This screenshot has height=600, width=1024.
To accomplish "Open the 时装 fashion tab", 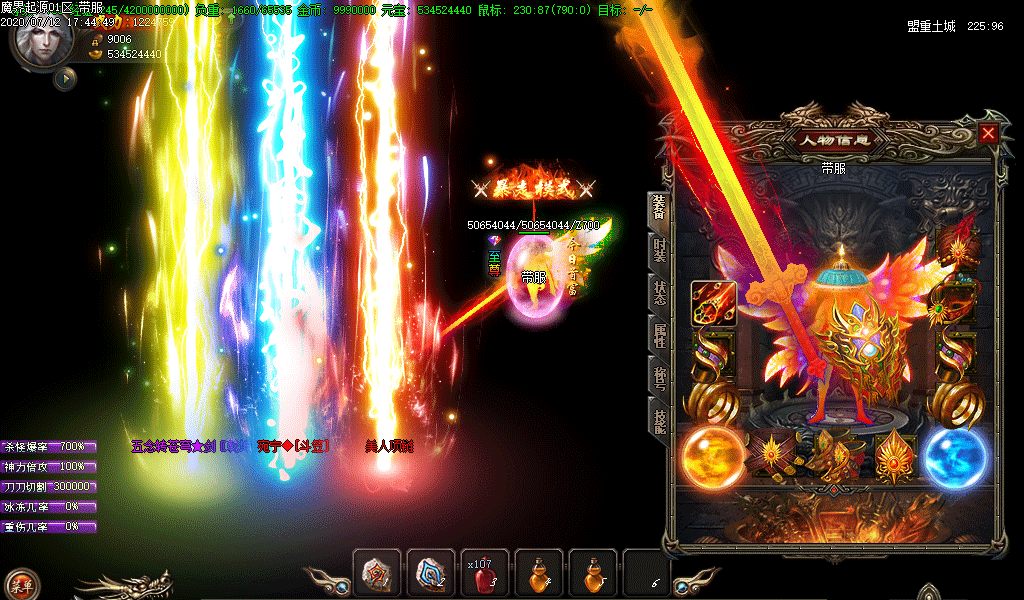I will pos(659,248).
